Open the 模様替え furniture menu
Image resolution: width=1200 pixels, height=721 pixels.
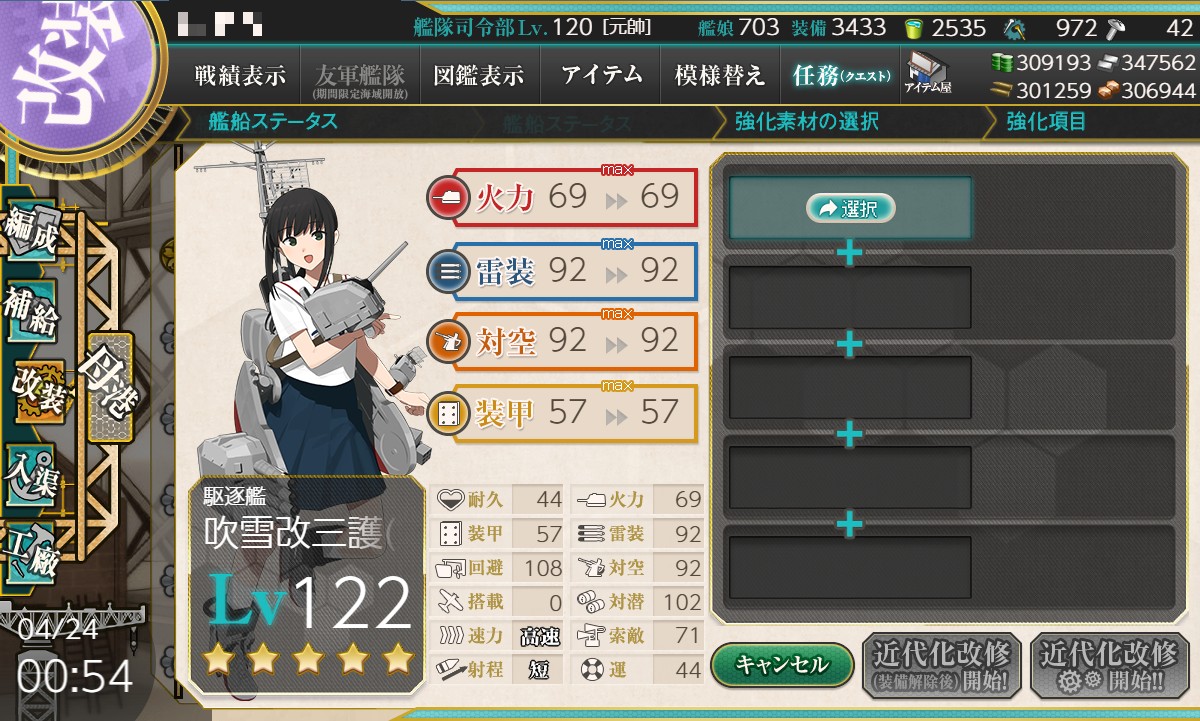tap(719, 76)
